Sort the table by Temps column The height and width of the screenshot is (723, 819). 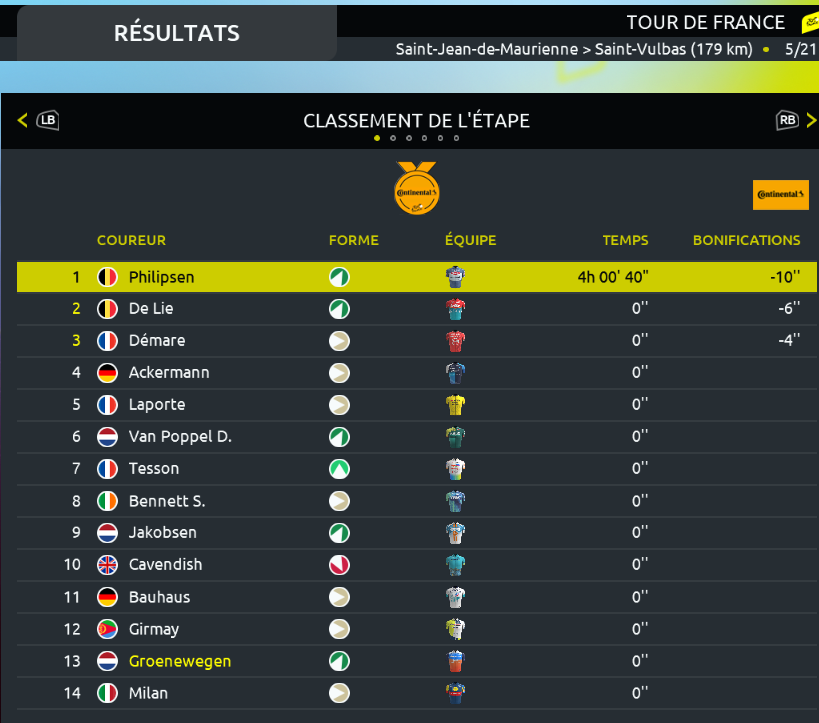[x=625, y=240]
